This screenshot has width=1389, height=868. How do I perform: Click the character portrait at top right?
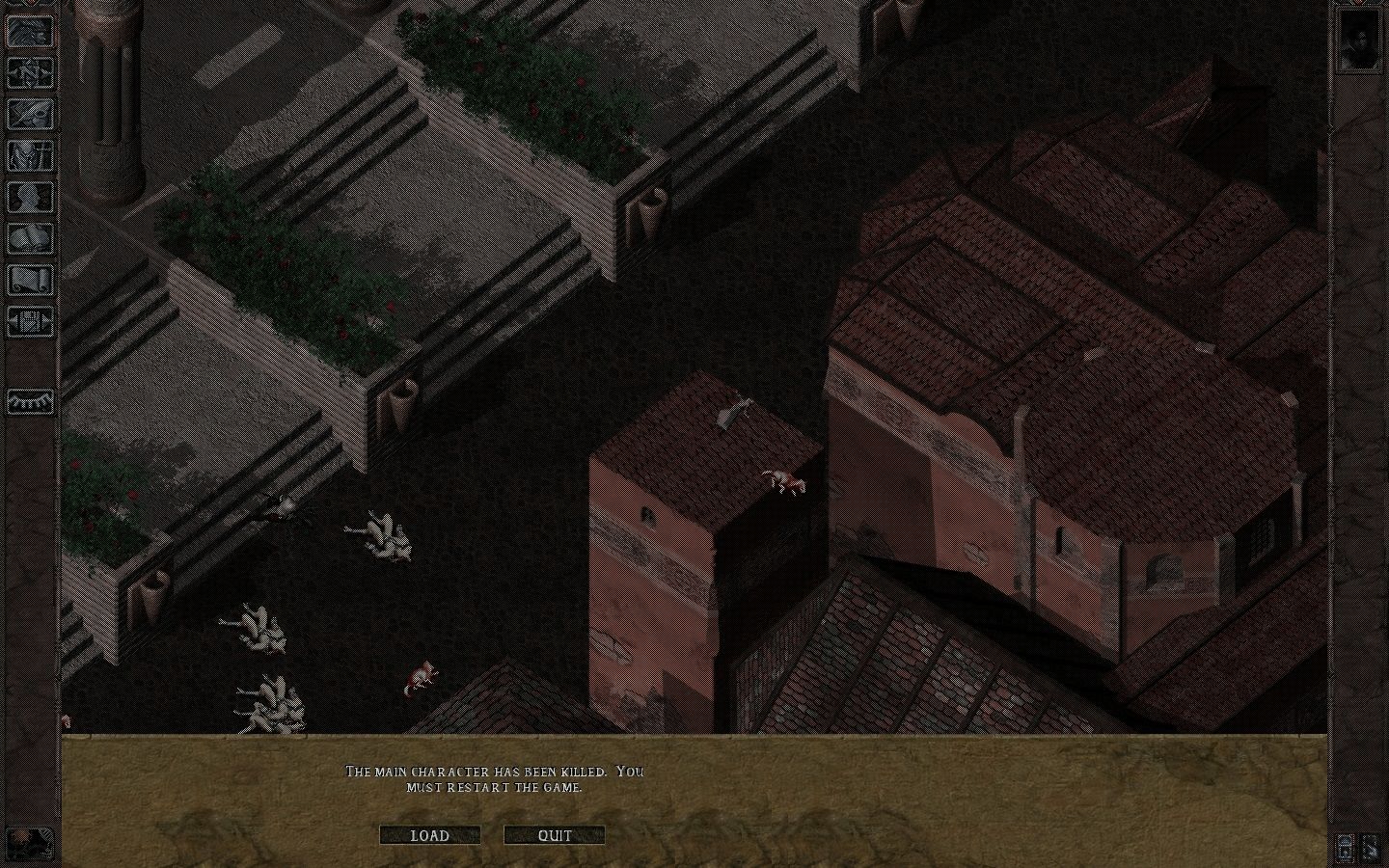point(1360,41)
